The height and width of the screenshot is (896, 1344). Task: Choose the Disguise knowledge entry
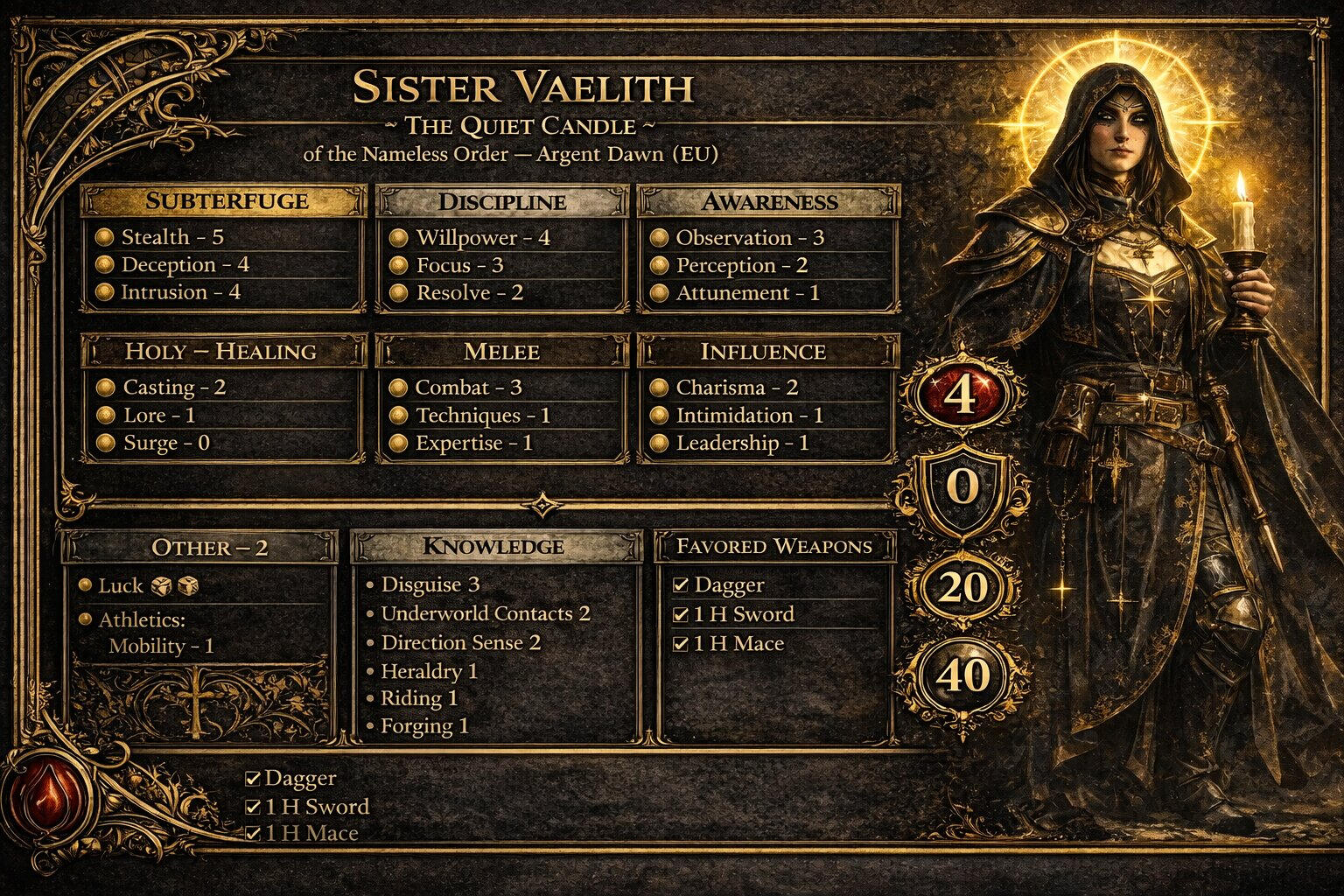pos(430,584)
